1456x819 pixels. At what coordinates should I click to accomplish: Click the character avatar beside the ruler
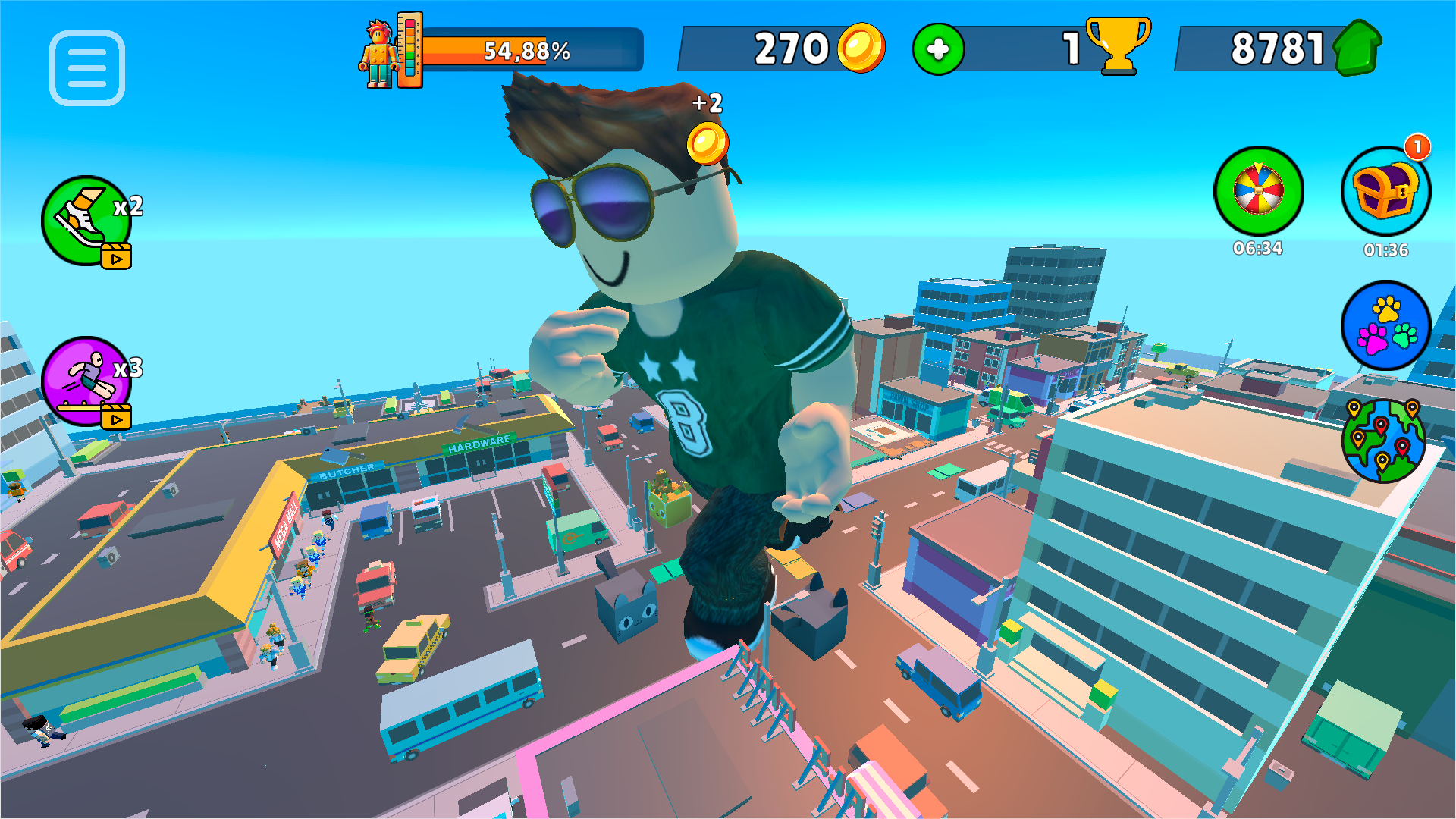377,52
